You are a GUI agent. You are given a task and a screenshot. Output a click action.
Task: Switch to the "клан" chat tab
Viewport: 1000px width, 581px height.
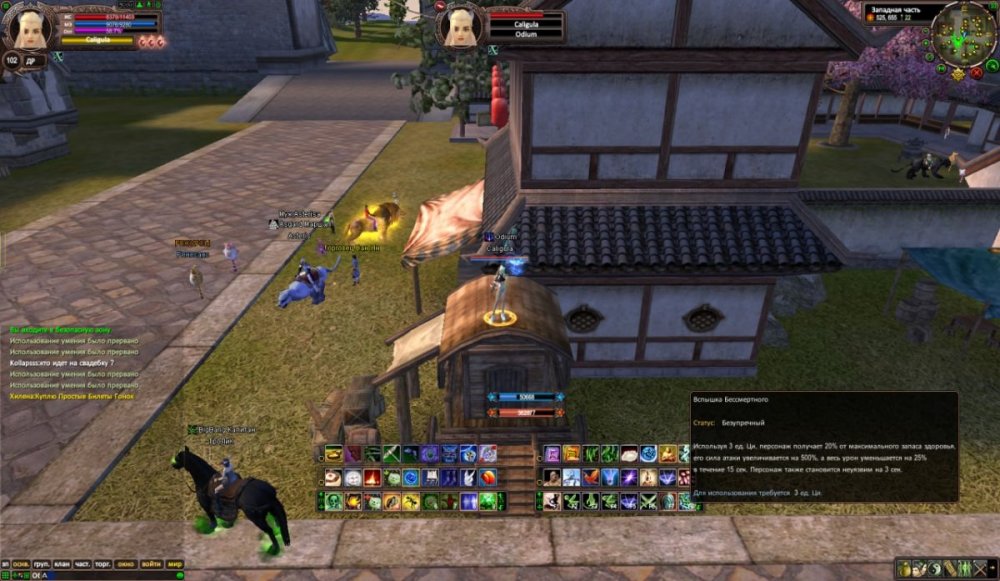[x=64, y=564]
